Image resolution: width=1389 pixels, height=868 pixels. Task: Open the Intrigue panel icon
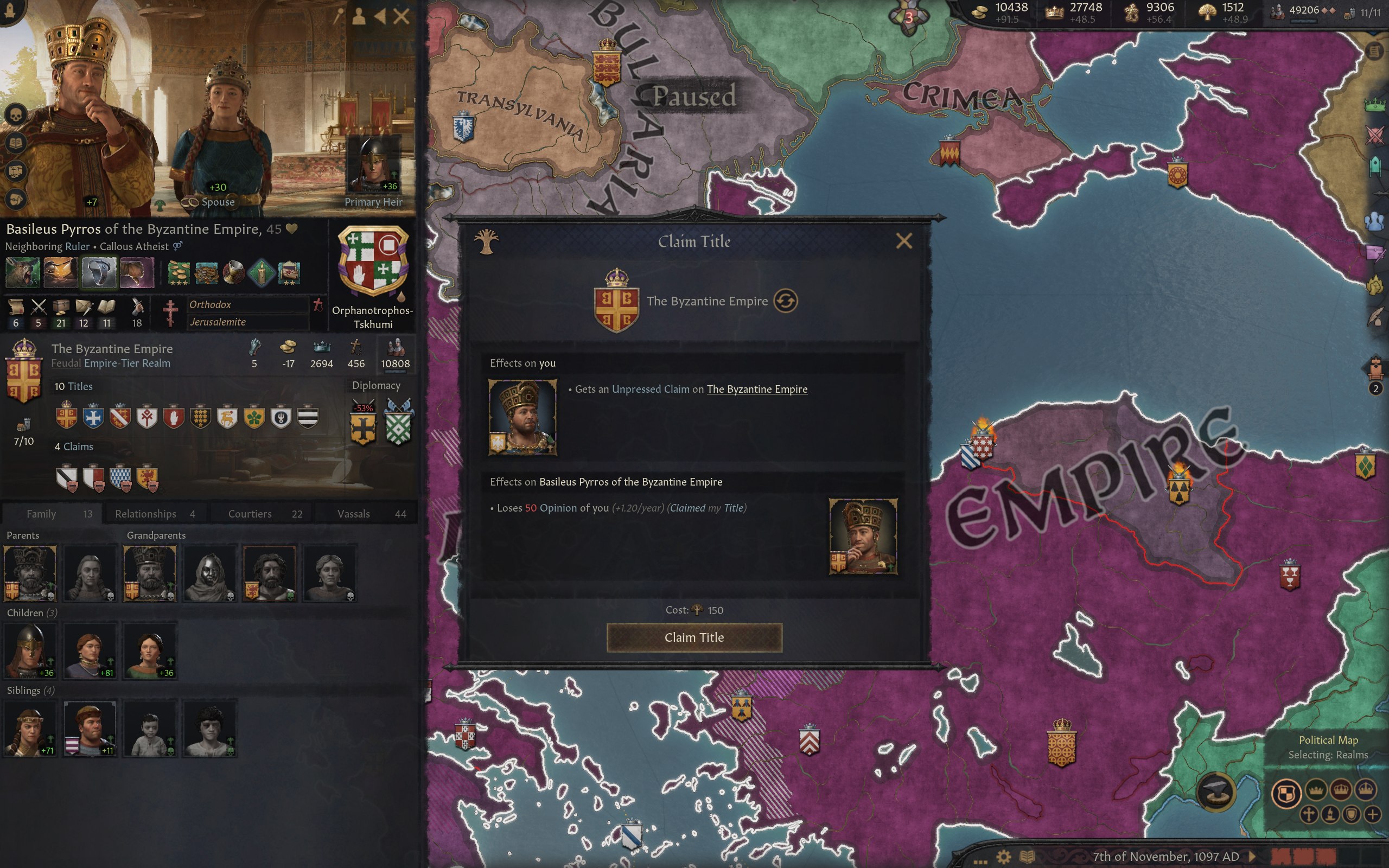(1375, 255)
